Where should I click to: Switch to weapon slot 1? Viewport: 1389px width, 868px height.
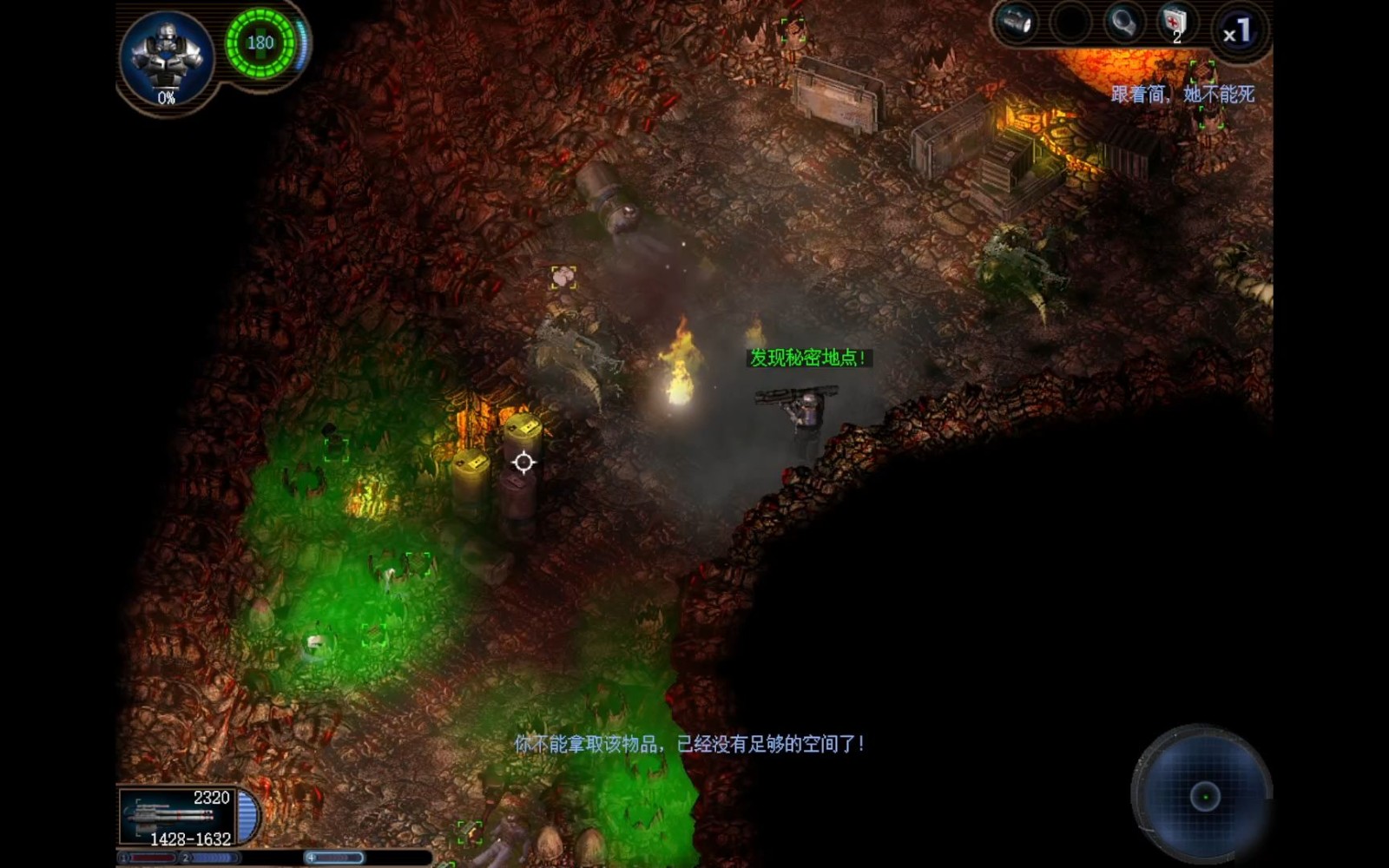149,858
